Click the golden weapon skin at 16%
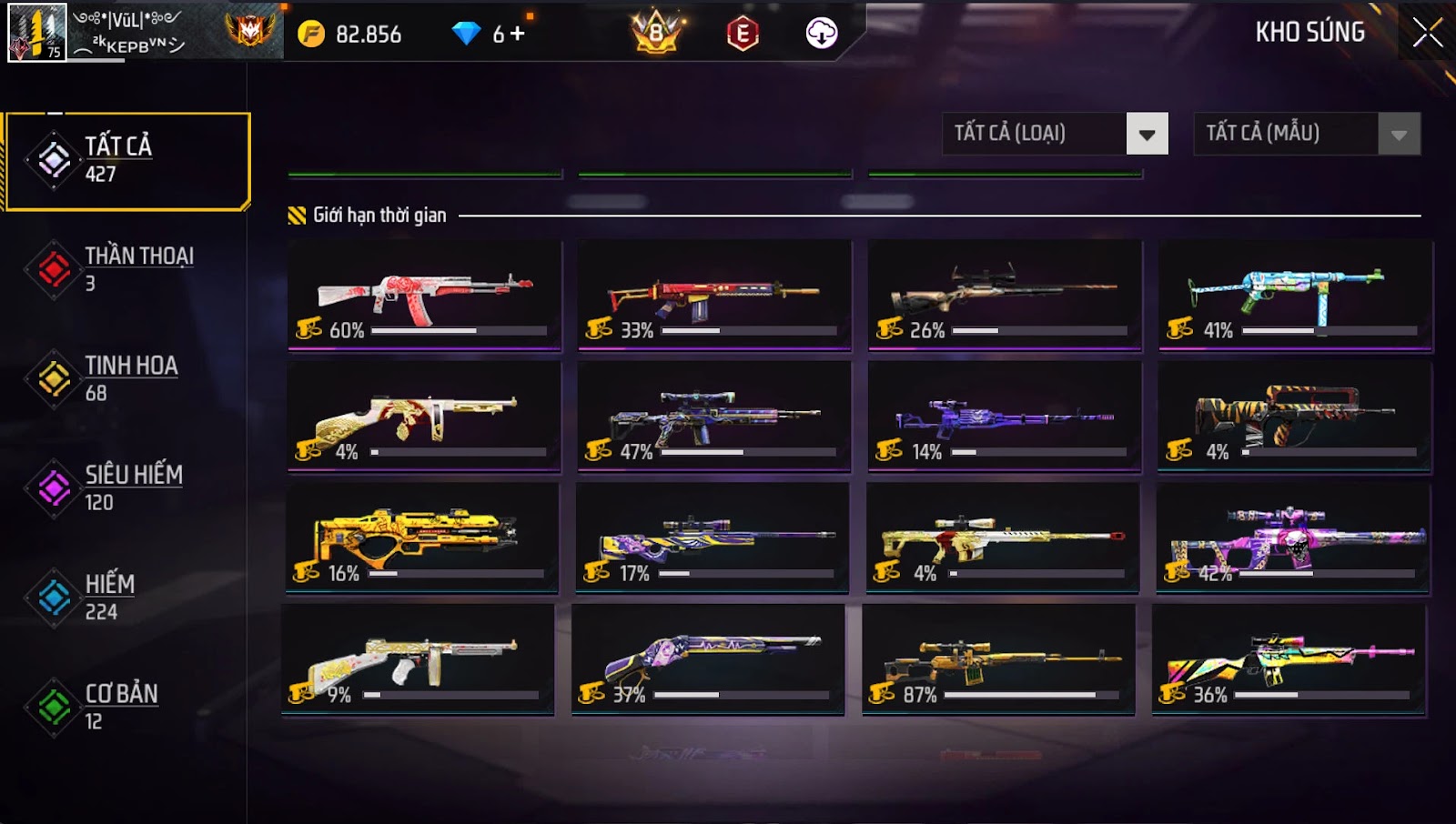The height and width of the screenshot is (824, 1456). (422, 538)
